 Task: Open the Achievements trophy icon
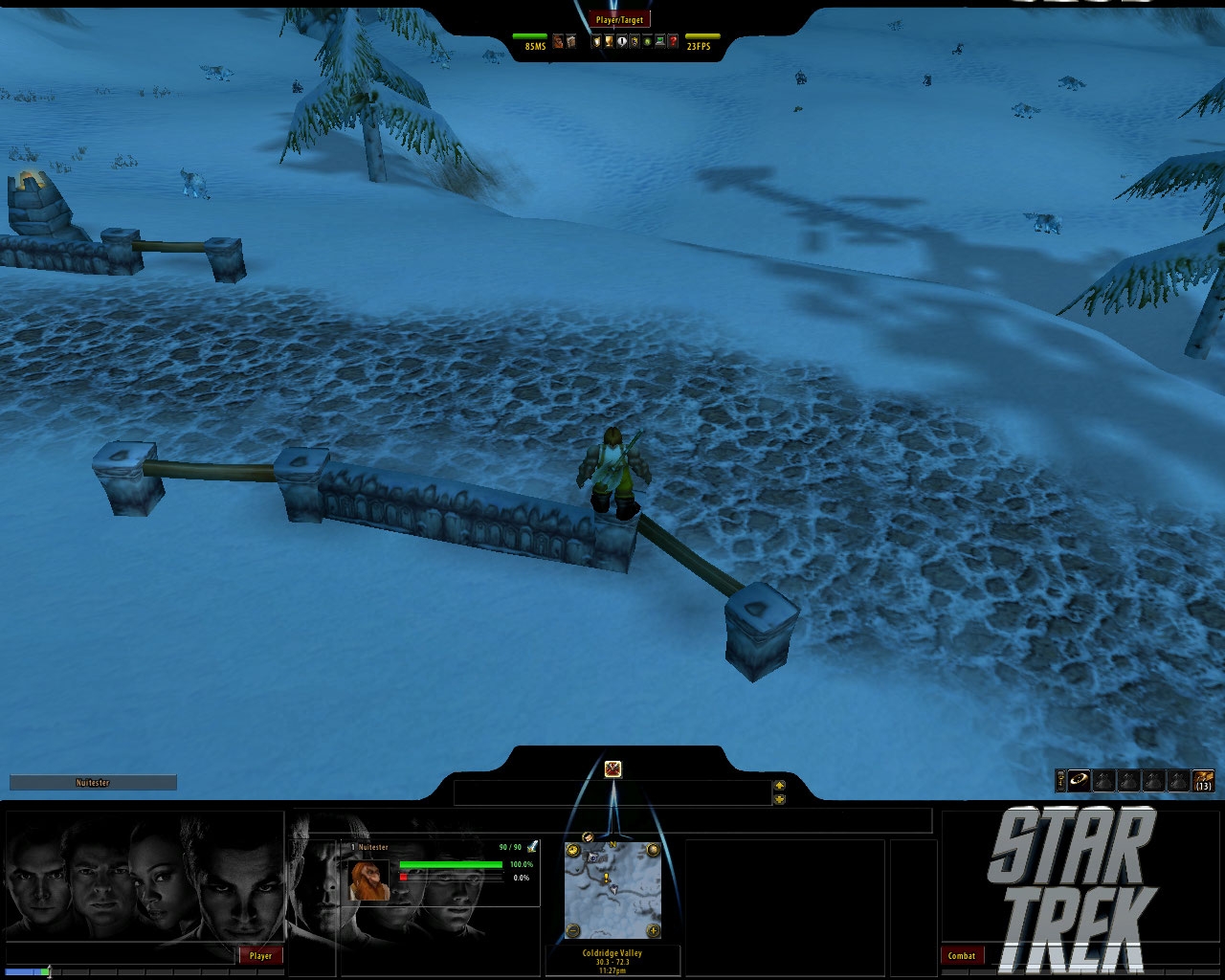click(x=610, y=41)
